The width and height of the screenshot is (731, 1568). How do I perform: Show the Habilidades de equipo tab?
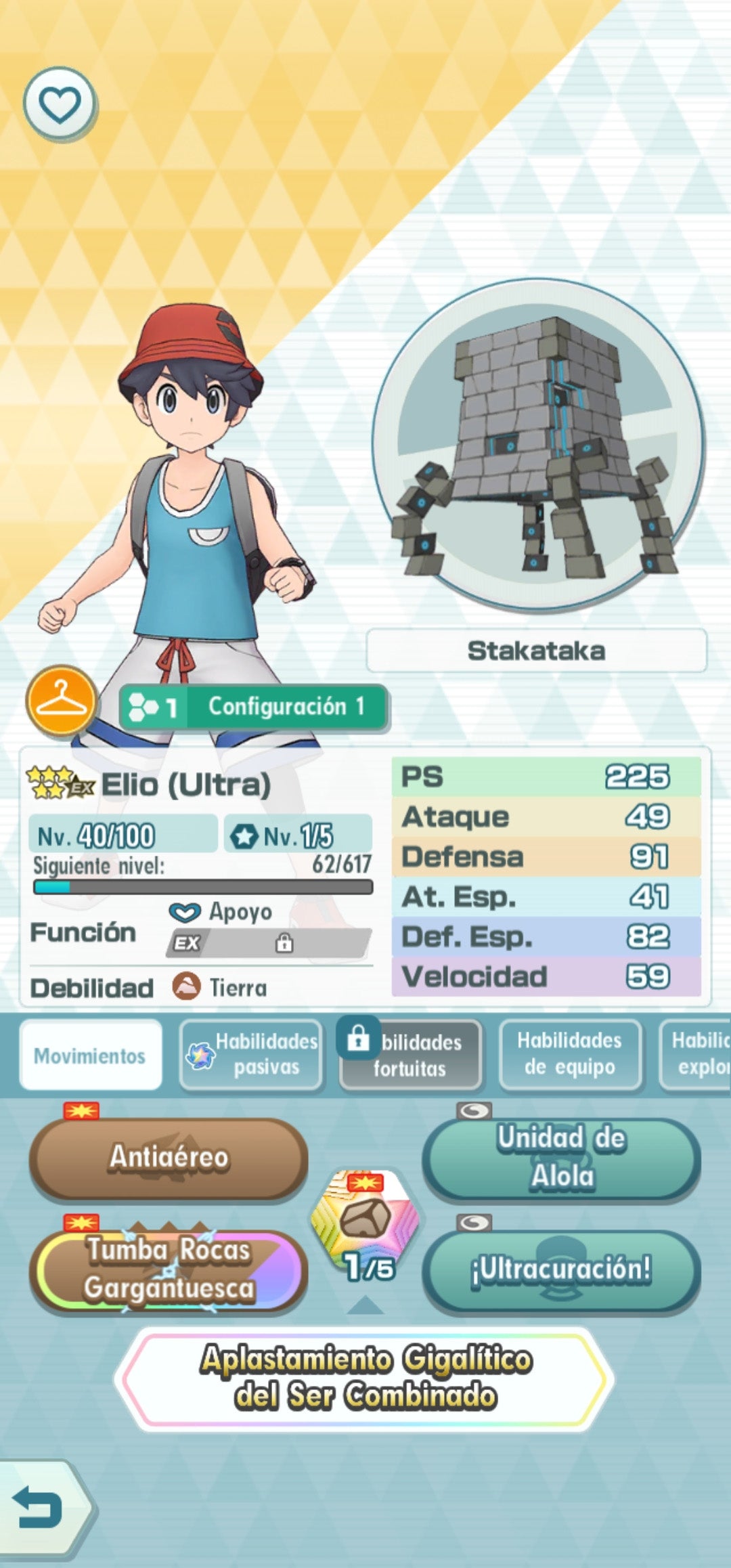click(570, 1055)
